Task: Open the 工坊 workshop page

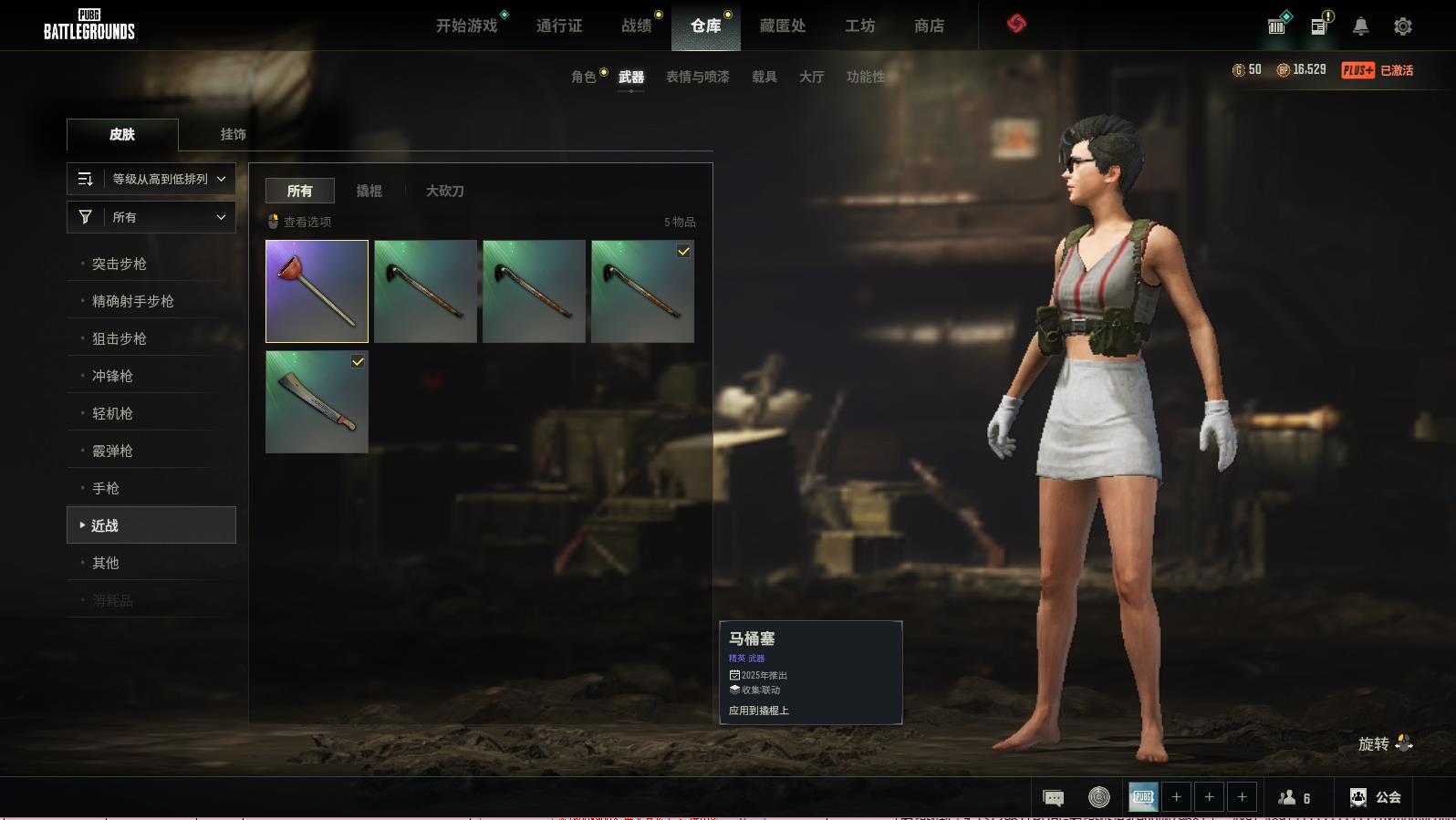Action: (x=859, y=26)
